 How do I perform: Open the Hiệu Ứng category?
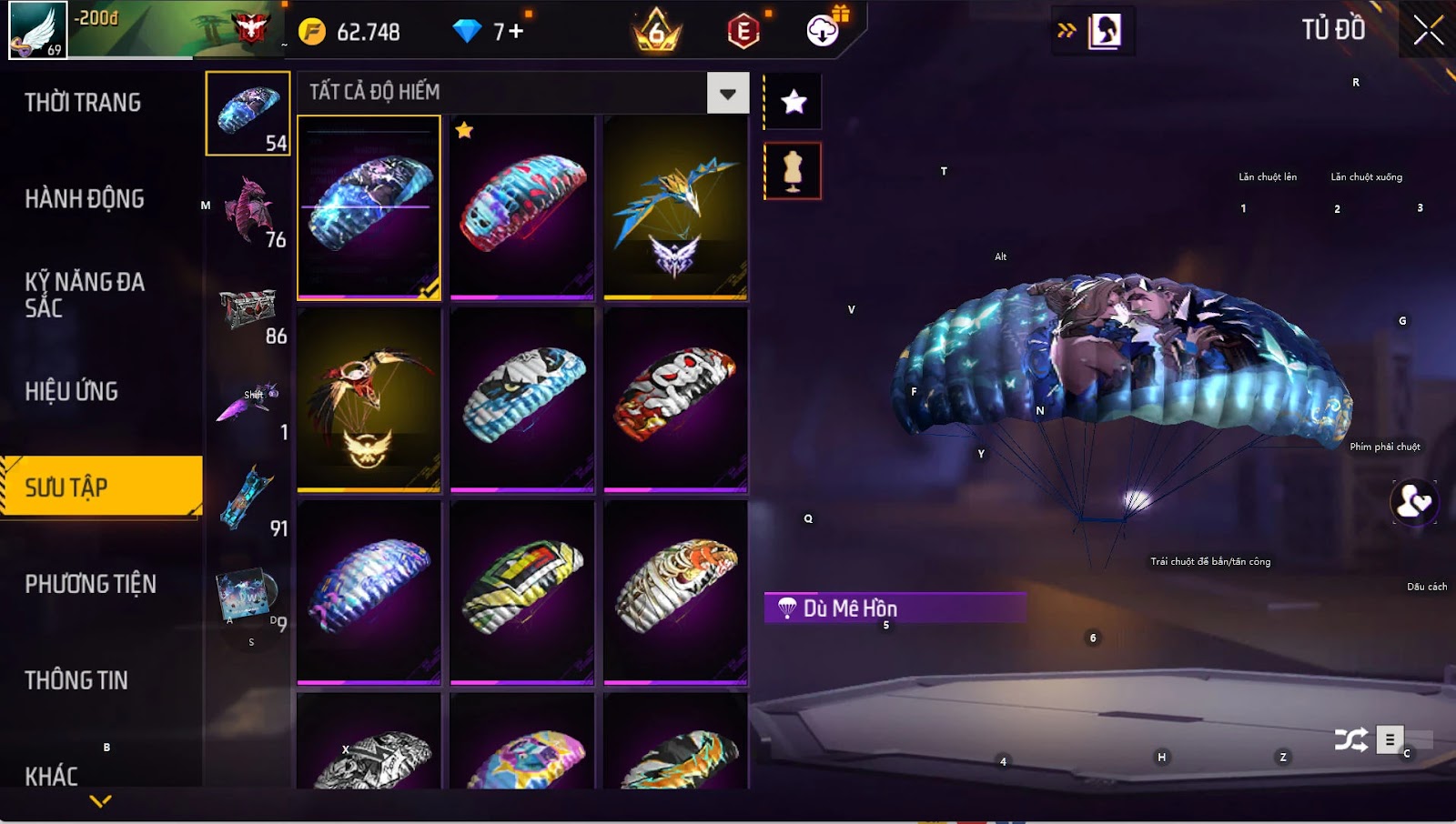coord(72,392)
